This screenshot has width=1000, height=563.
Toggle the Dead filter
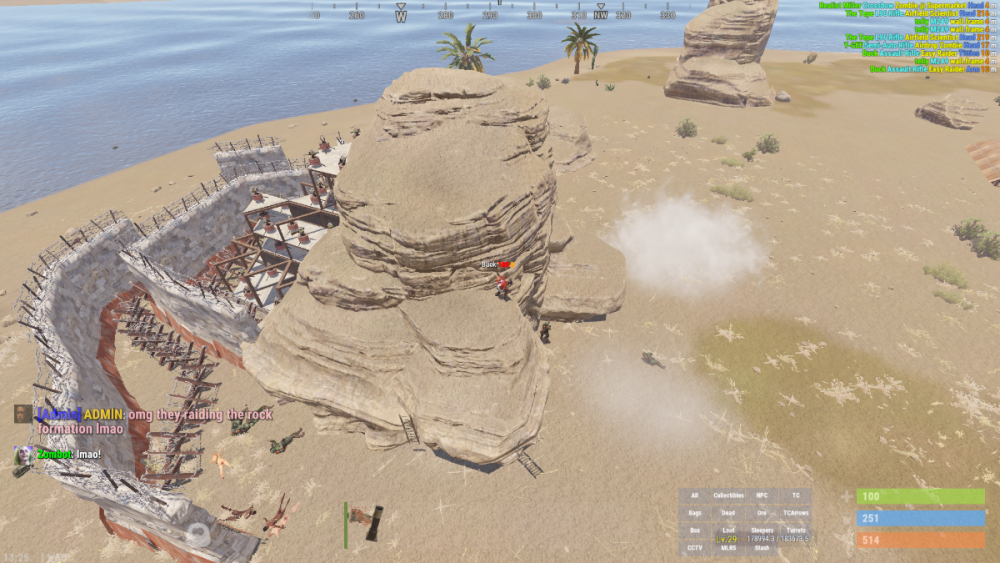click(728, 513)
